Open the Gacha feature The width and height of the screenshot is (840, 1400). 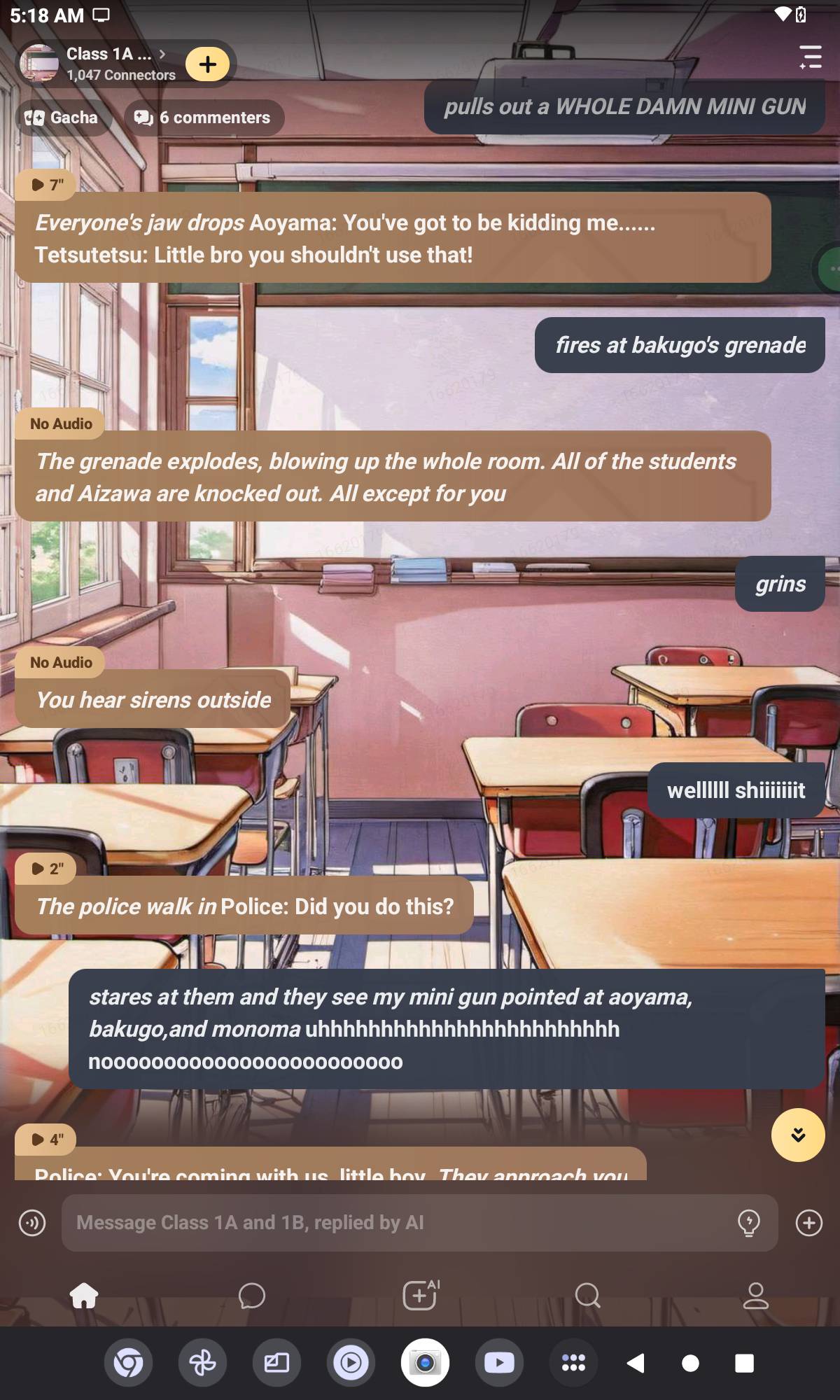pyautogui.click(x=62, y=118)
